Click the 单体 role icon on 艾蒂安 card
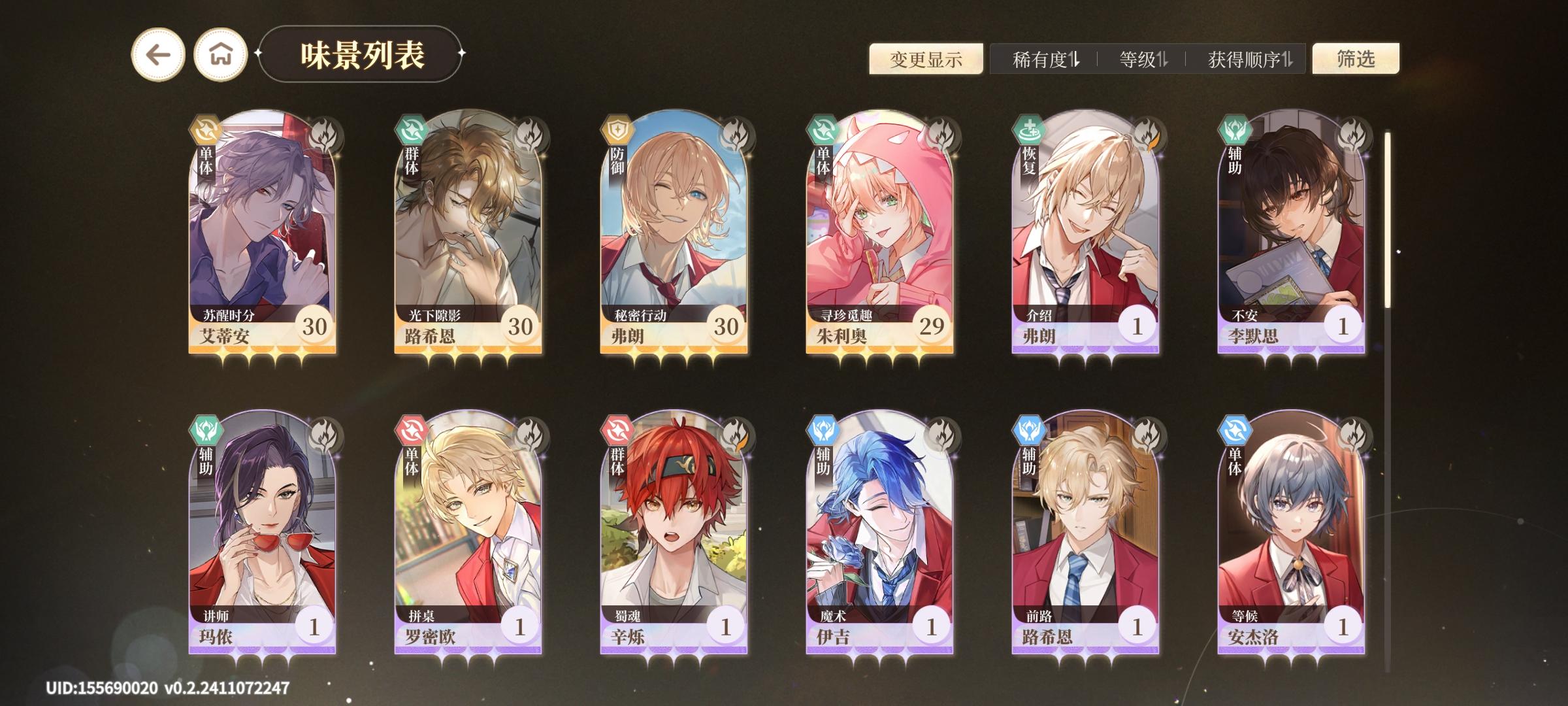 [x=205, y=129]
